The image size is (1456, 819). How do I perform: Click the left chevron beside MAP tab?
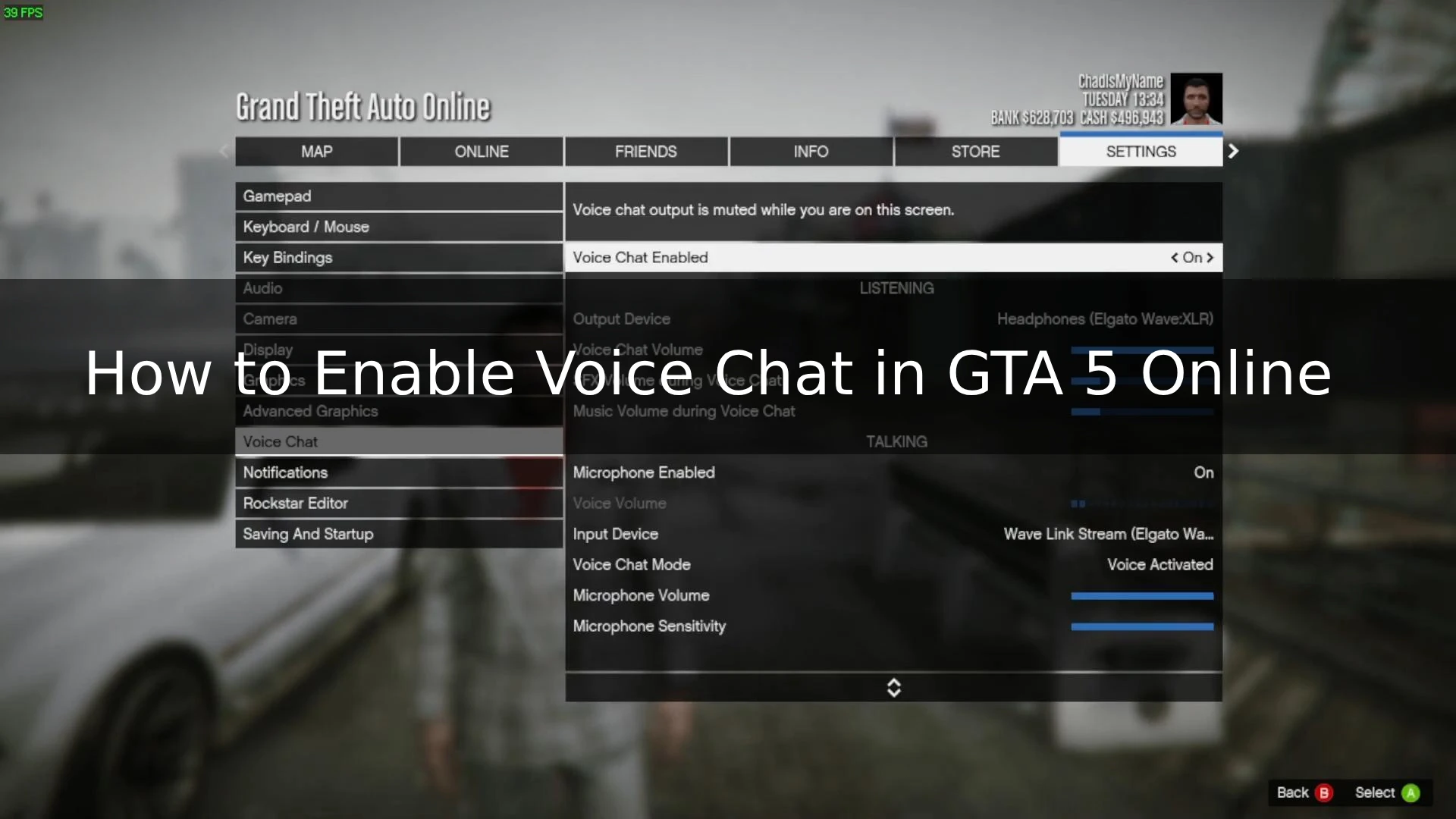[224, 151]
